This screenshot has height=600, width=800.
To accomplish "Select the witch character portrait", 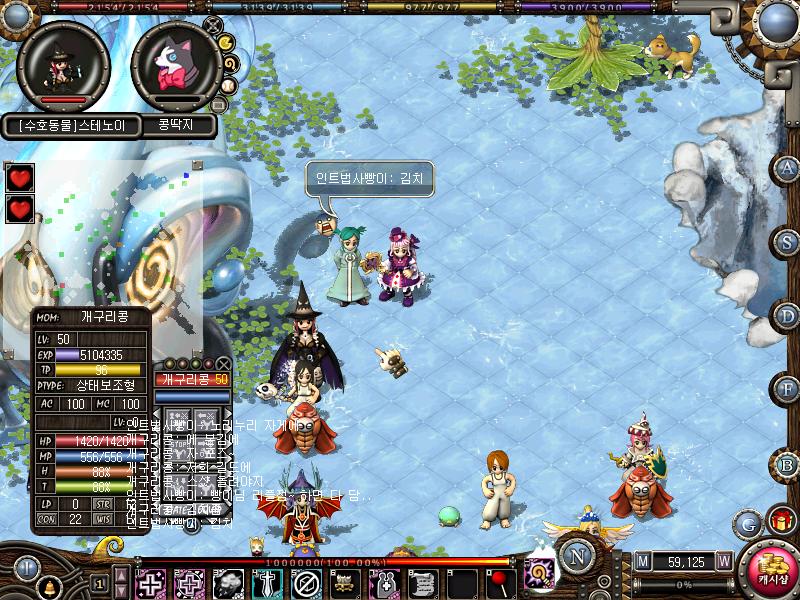I will [x=63, y=65].
